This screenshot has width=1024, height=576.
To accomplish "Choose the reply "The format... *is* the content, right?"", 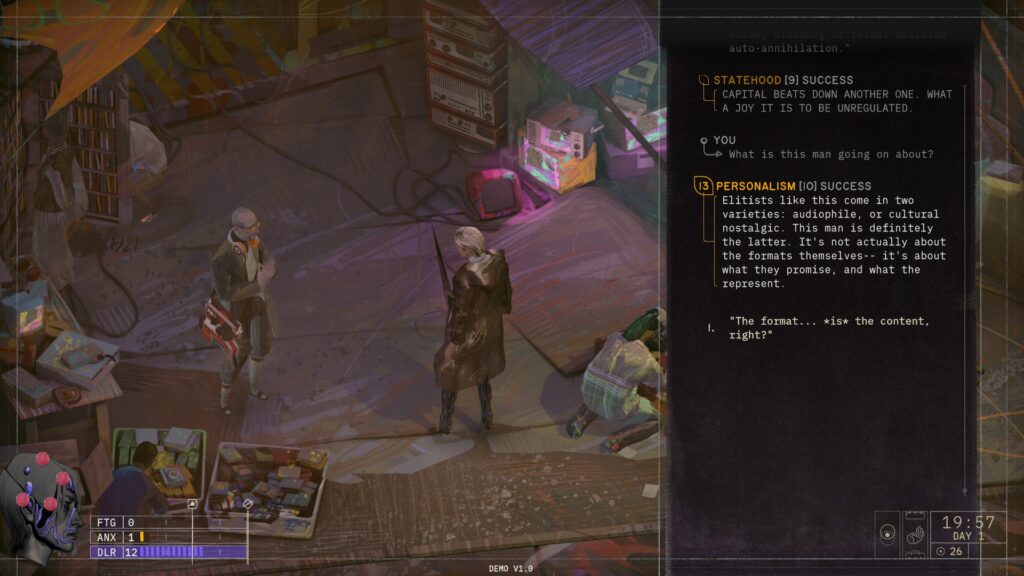I will click(829, 327).
